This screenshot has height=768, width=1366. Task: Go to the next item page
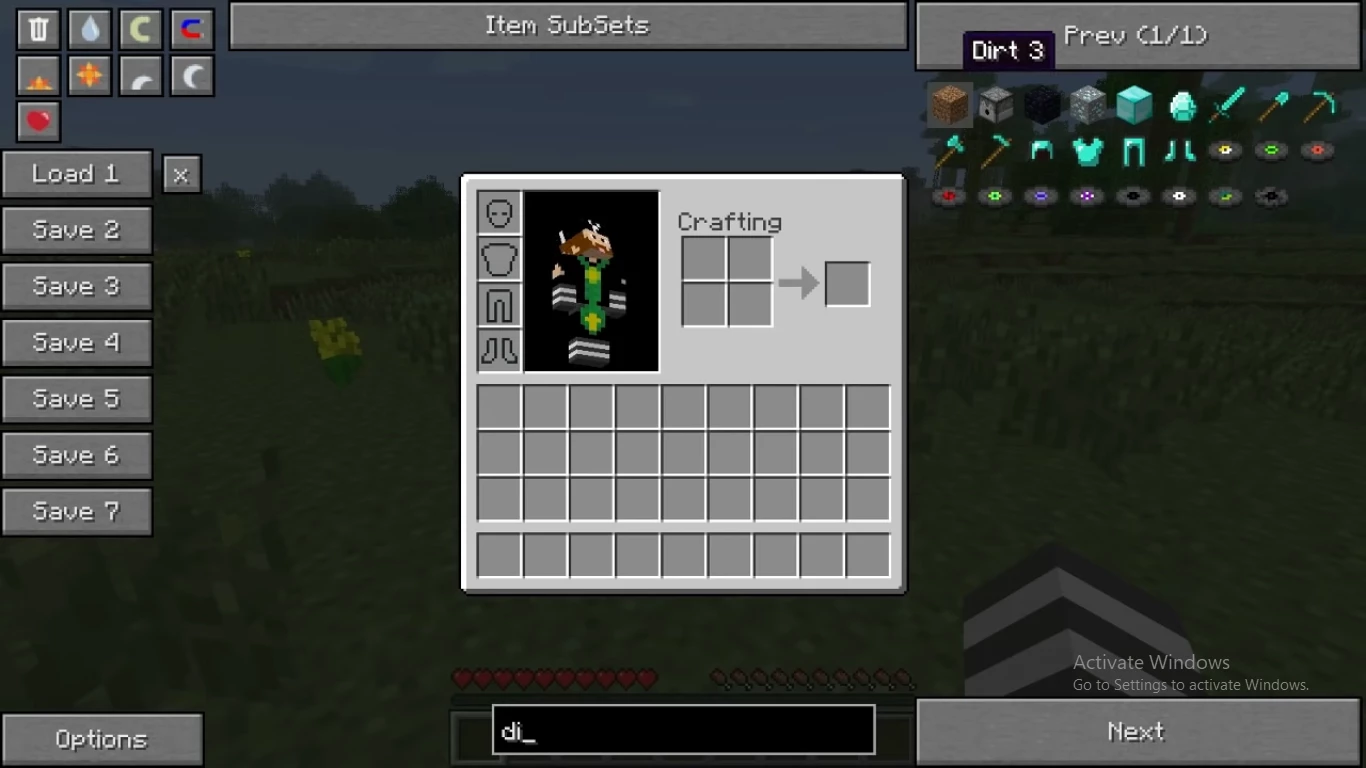1138,732
